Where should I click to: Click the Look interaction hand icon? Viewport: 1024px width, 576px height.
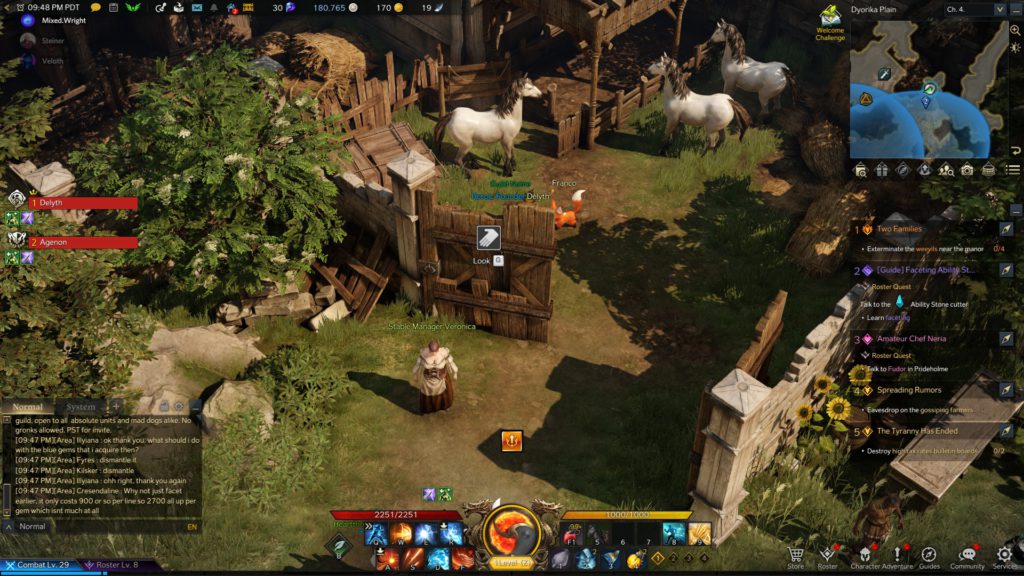(488, 238)
